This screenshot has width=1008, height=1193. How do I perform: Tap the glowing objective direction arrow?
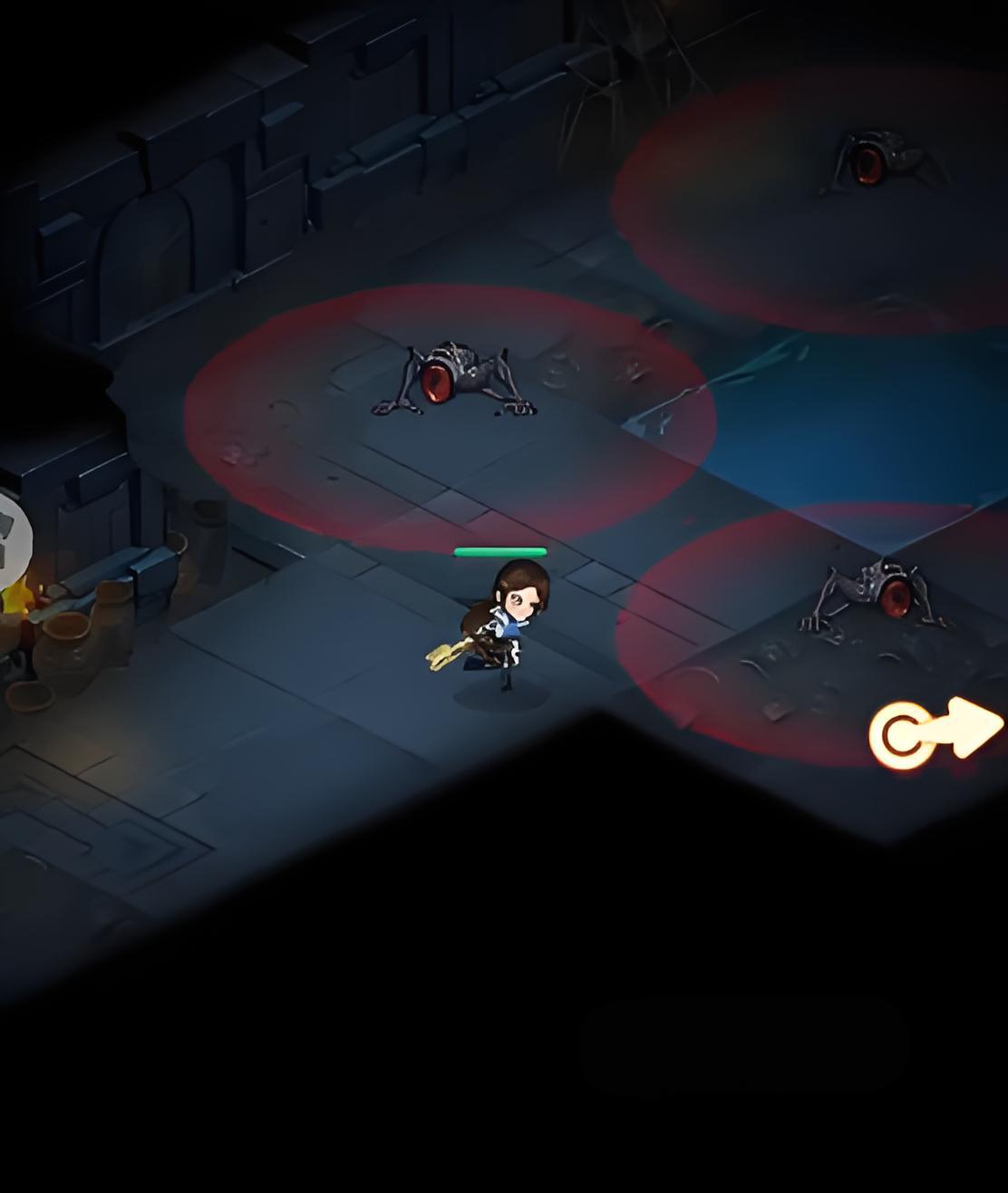coord(935,732)
